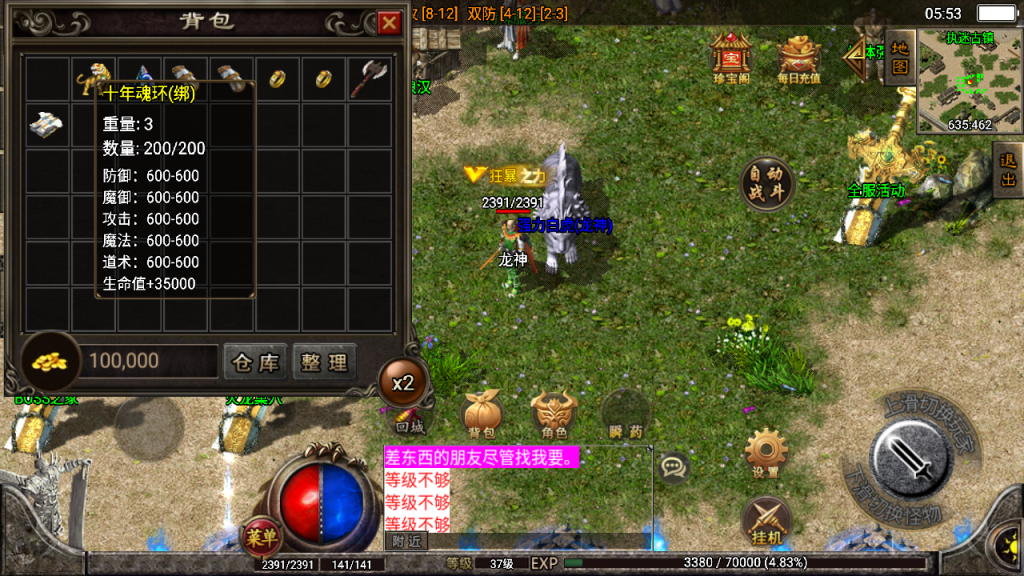Open the 每日充值 daily recharge
Image resolution: width=1024 pixels, height=576 pixels.
(x=799, y=58)
